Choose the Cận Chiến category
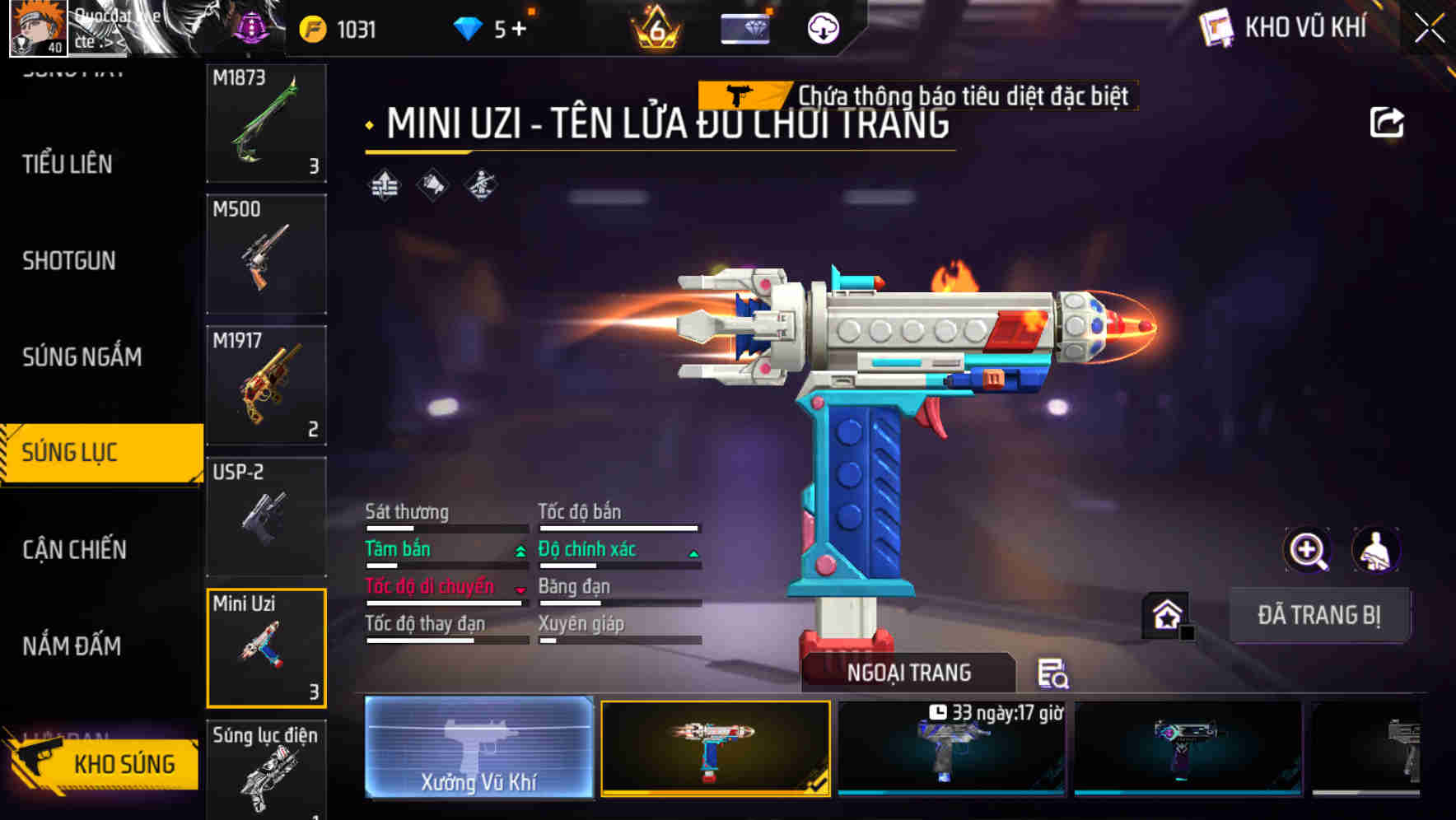Screen dimensions: 1456x820 tap(74, 549)
